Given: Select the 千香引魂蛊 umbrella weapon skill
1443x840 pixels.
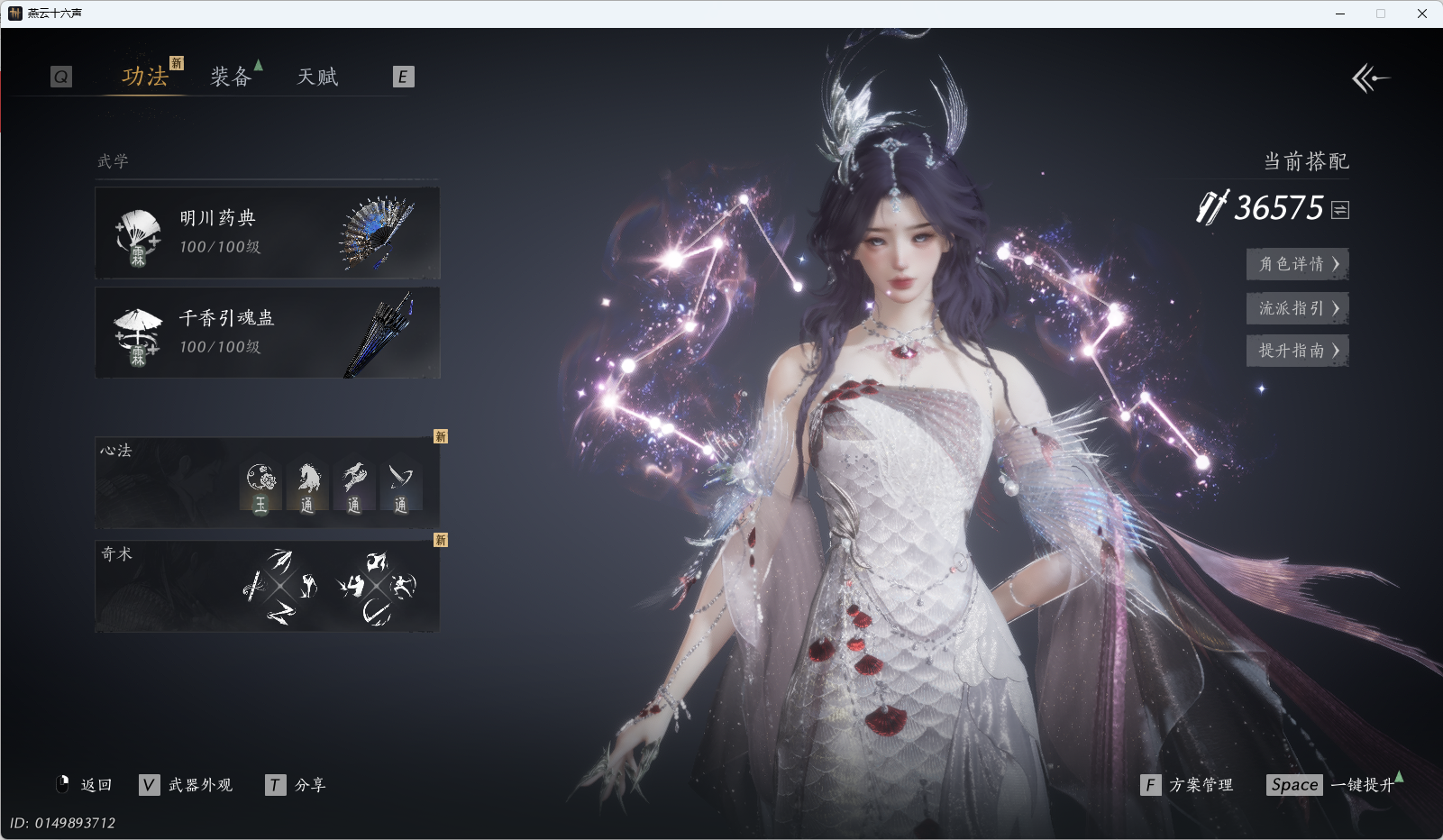Looking at the screenshot, I should [x=267, y=333].
